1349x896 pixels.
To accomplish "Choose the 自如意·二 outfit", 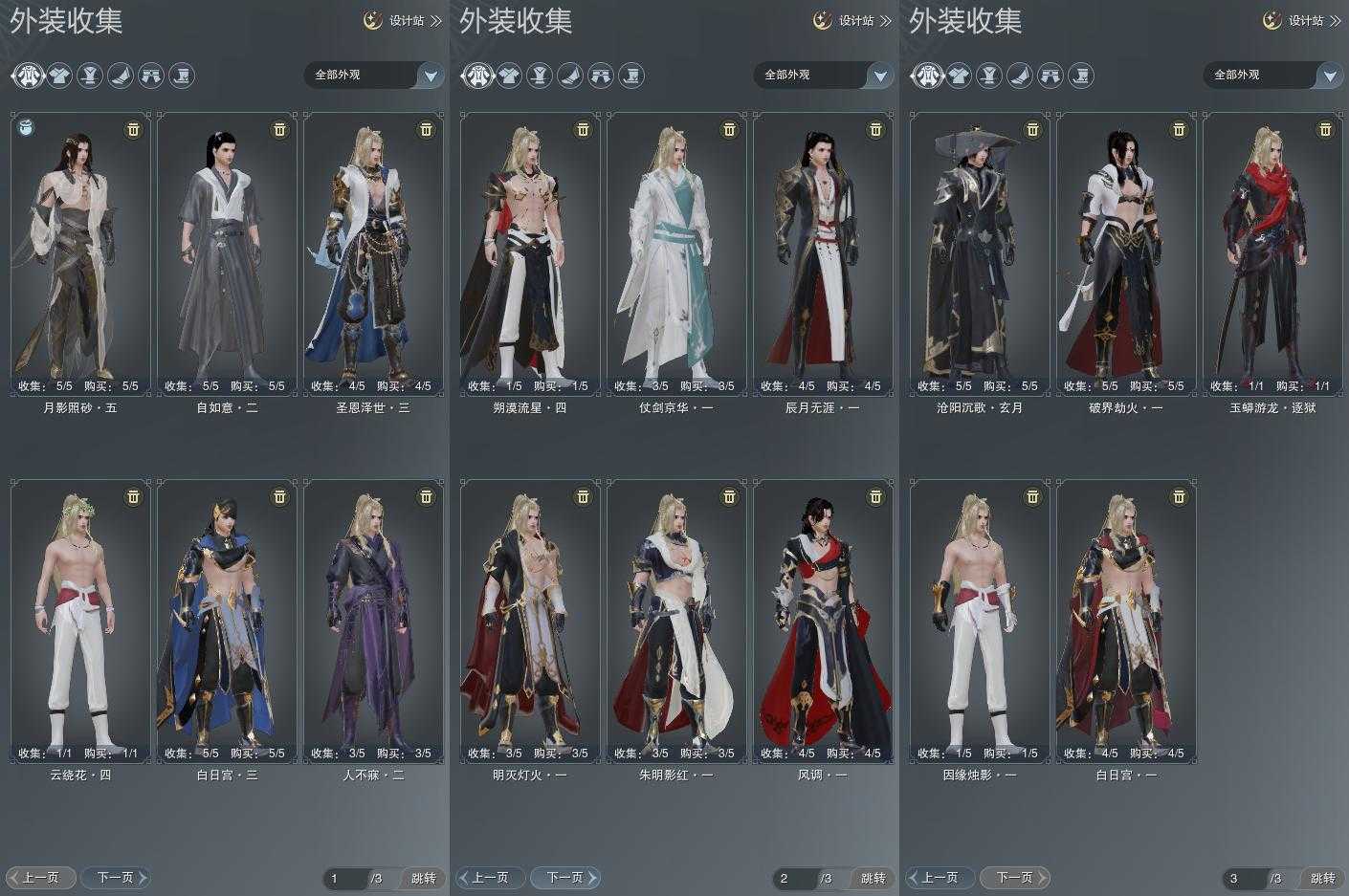I will click(227, 253).
